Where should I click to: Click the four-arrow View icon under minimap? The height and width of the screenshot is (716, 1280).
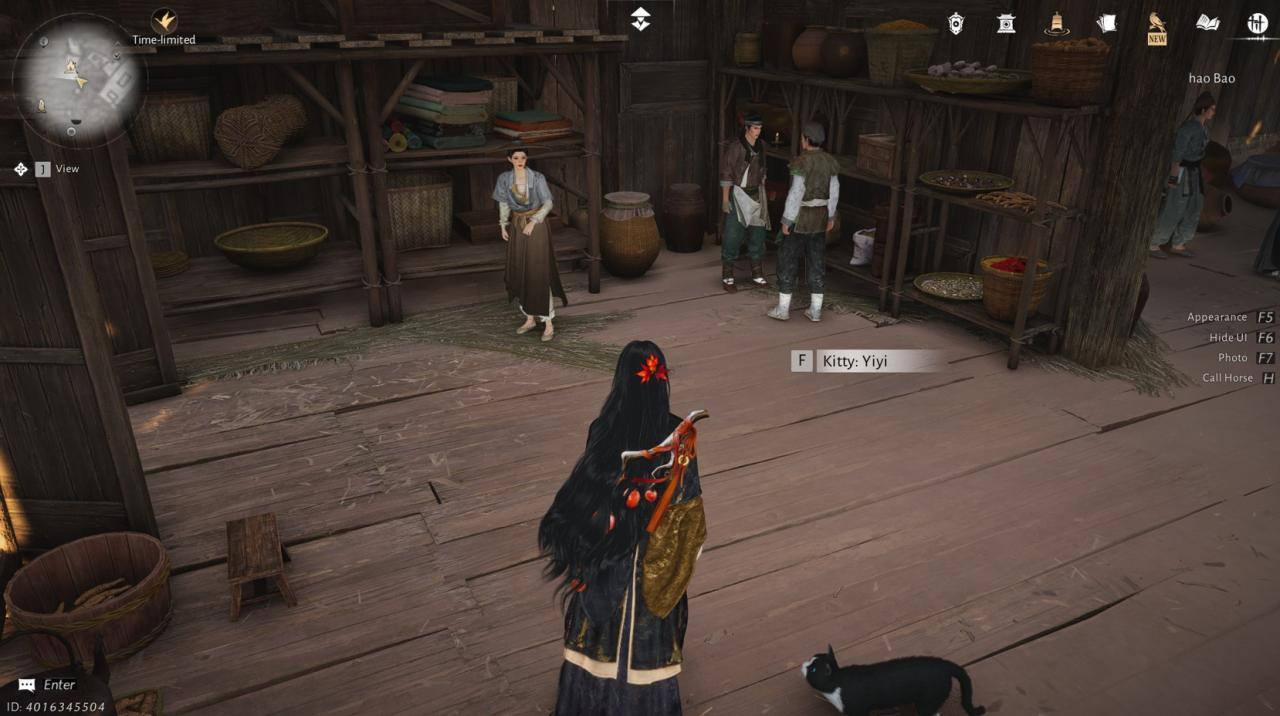click(x=21, y=169)
